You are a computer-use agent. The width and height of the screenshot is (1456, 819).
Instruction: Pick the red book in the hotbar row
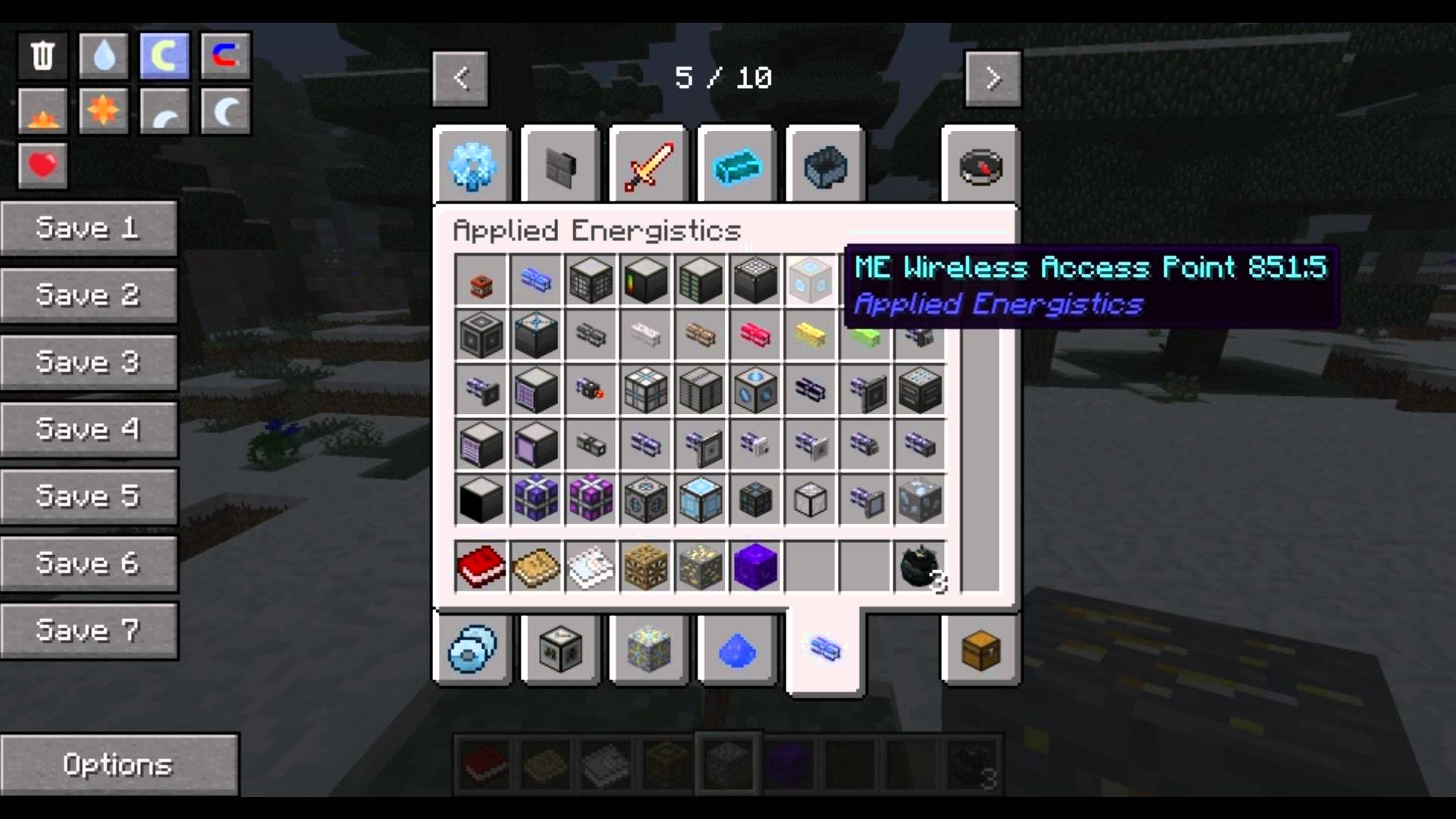tap(481, 566)
